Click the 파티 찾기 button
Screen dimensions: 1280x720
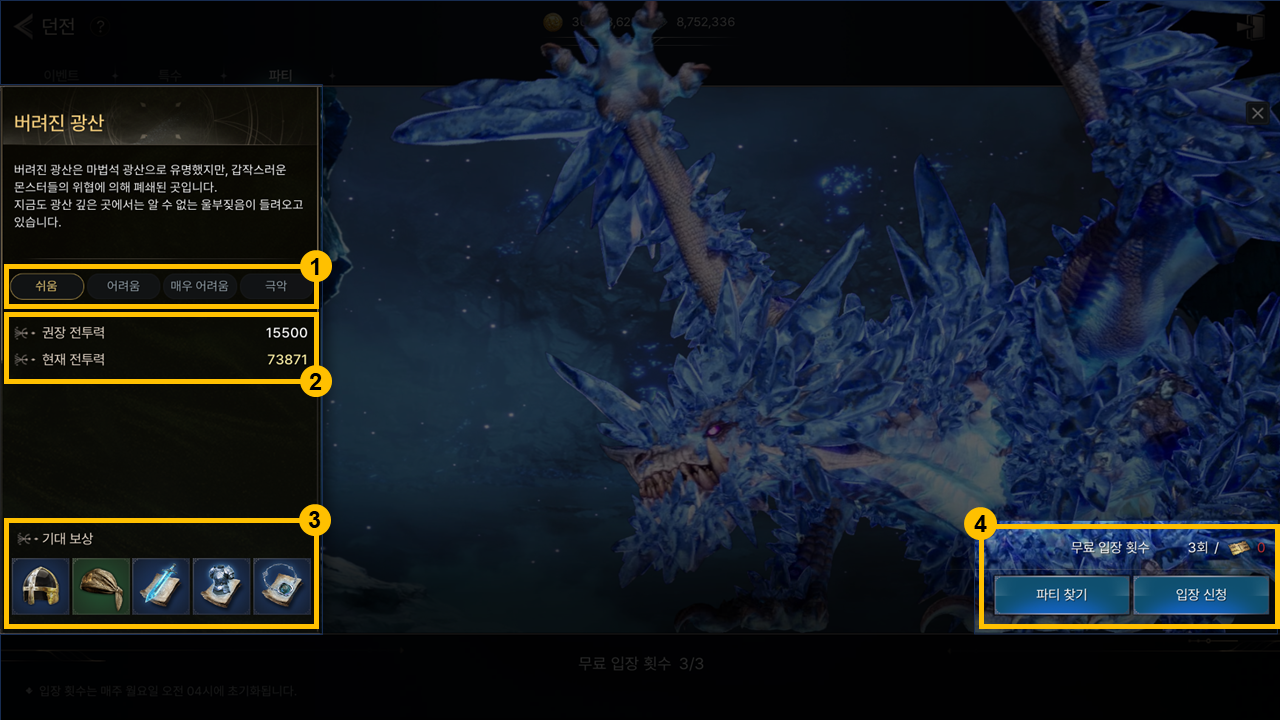(x=1061, y=595)
